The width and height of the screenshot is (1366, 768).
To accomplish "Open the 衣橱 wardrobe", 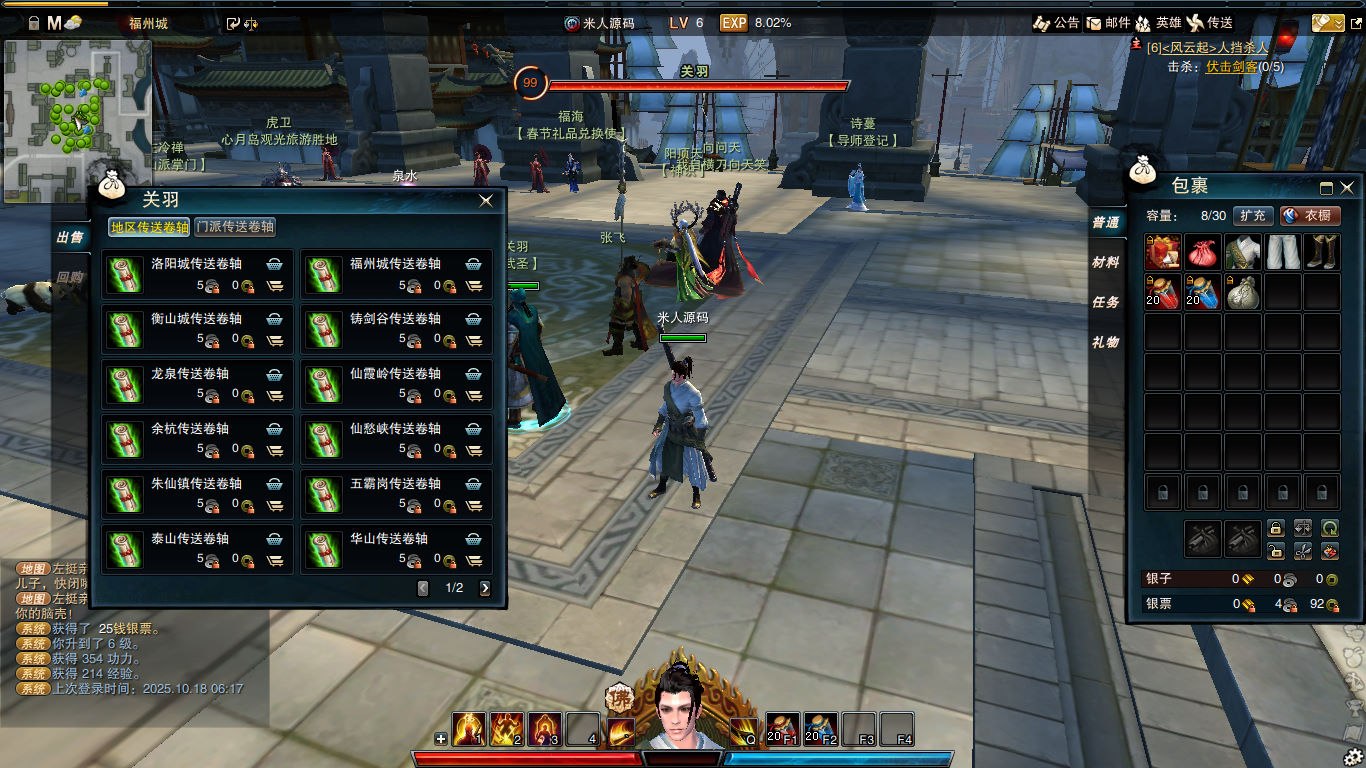I will click(1310, 215).
